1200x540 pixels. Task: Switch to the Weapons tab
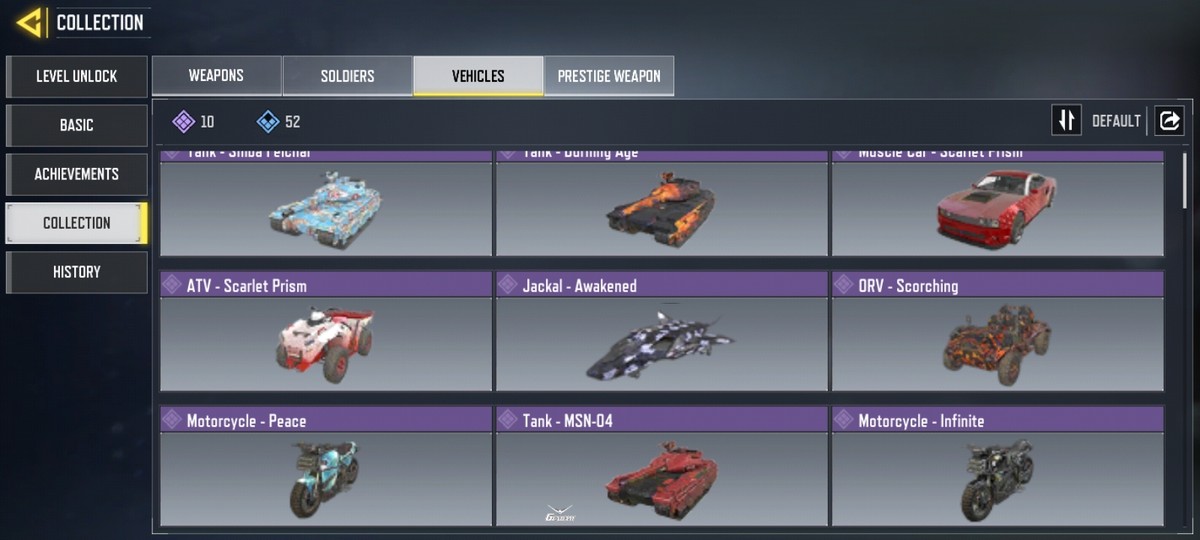coord(216,76)
